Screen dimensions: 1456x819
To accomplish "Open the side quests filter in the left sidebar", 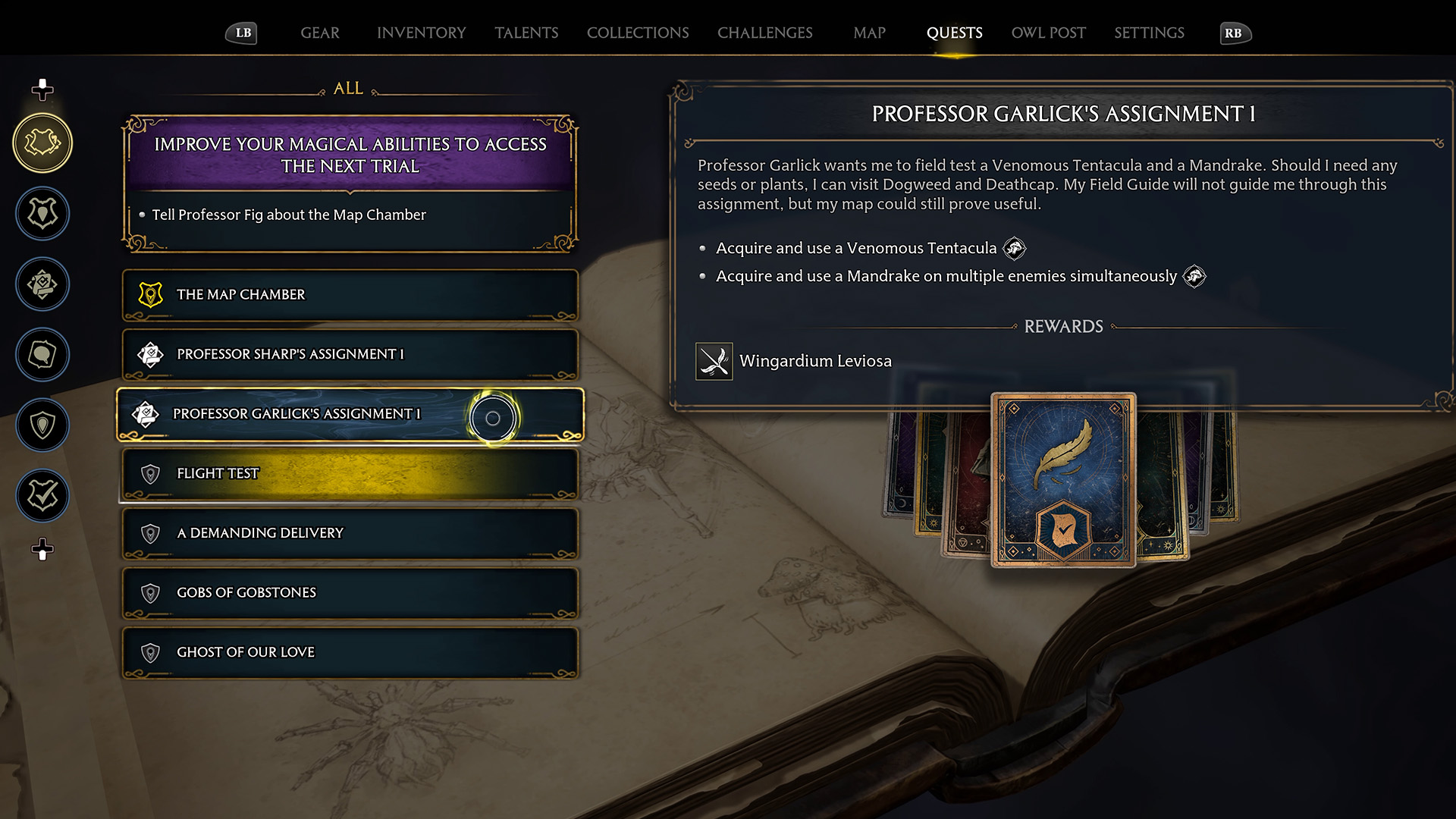I will (x=42, y=213).
